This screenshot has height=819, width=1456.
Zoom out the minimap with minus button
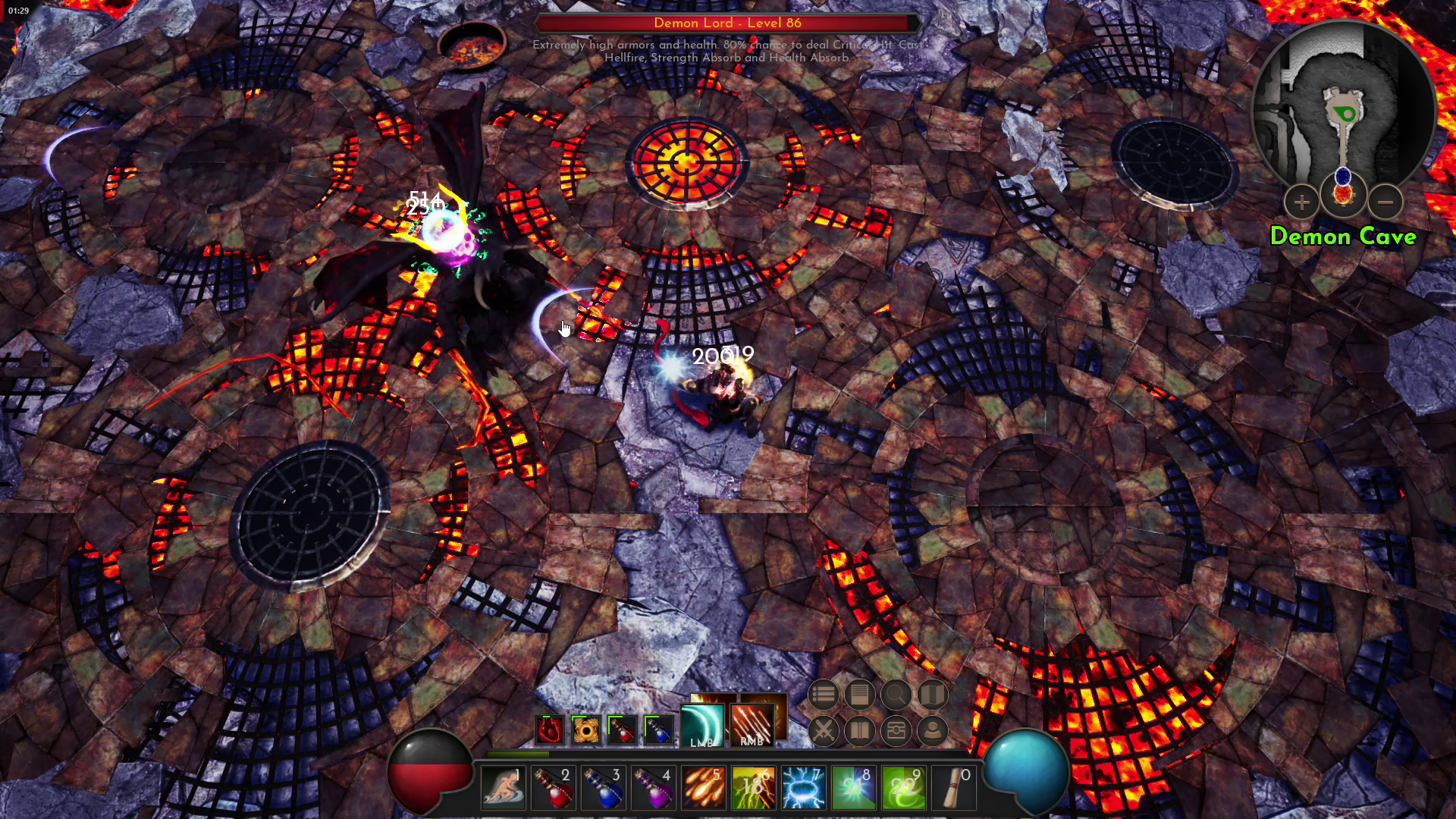[1385, 202]
